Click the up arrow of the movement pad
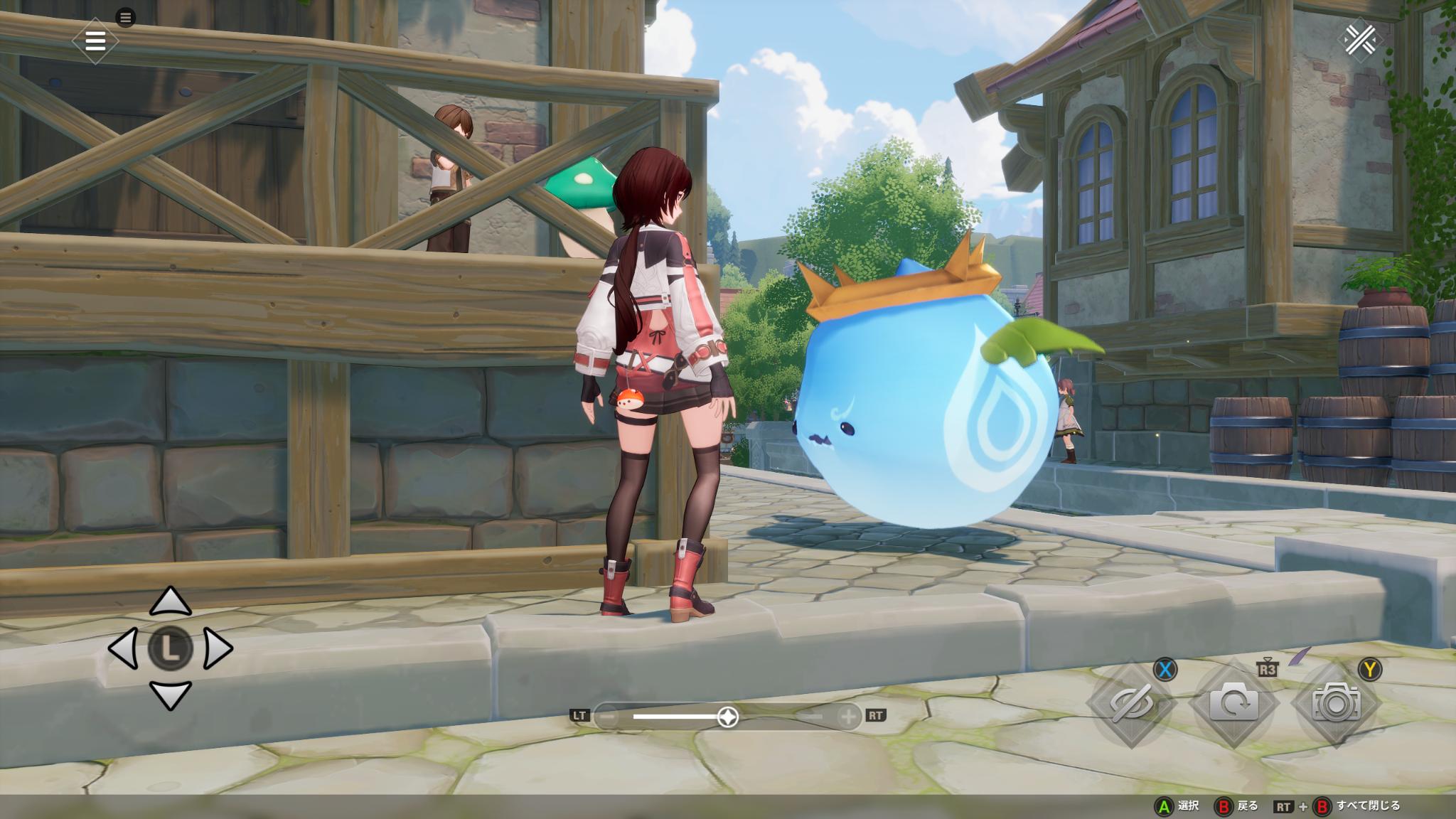1456x819 pixels. (x=171, y=602)
